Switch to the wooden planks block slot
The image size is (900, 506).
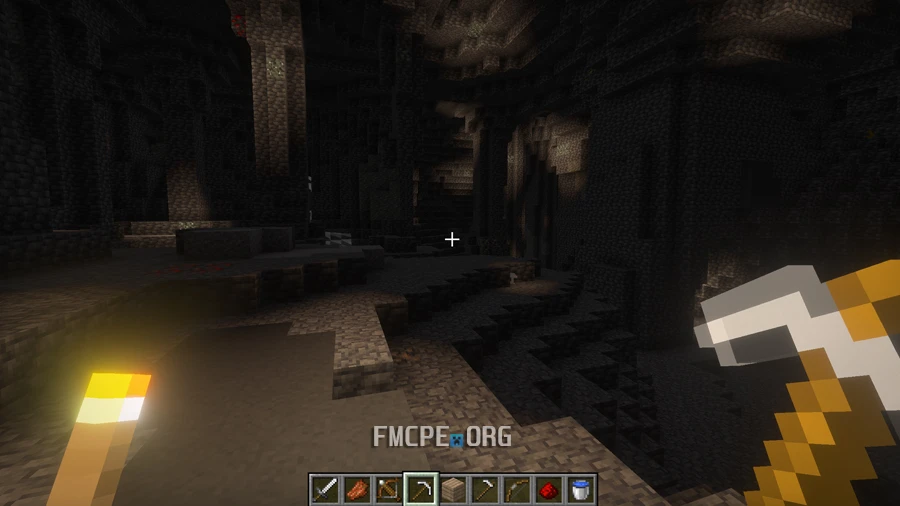coord(452,489)
